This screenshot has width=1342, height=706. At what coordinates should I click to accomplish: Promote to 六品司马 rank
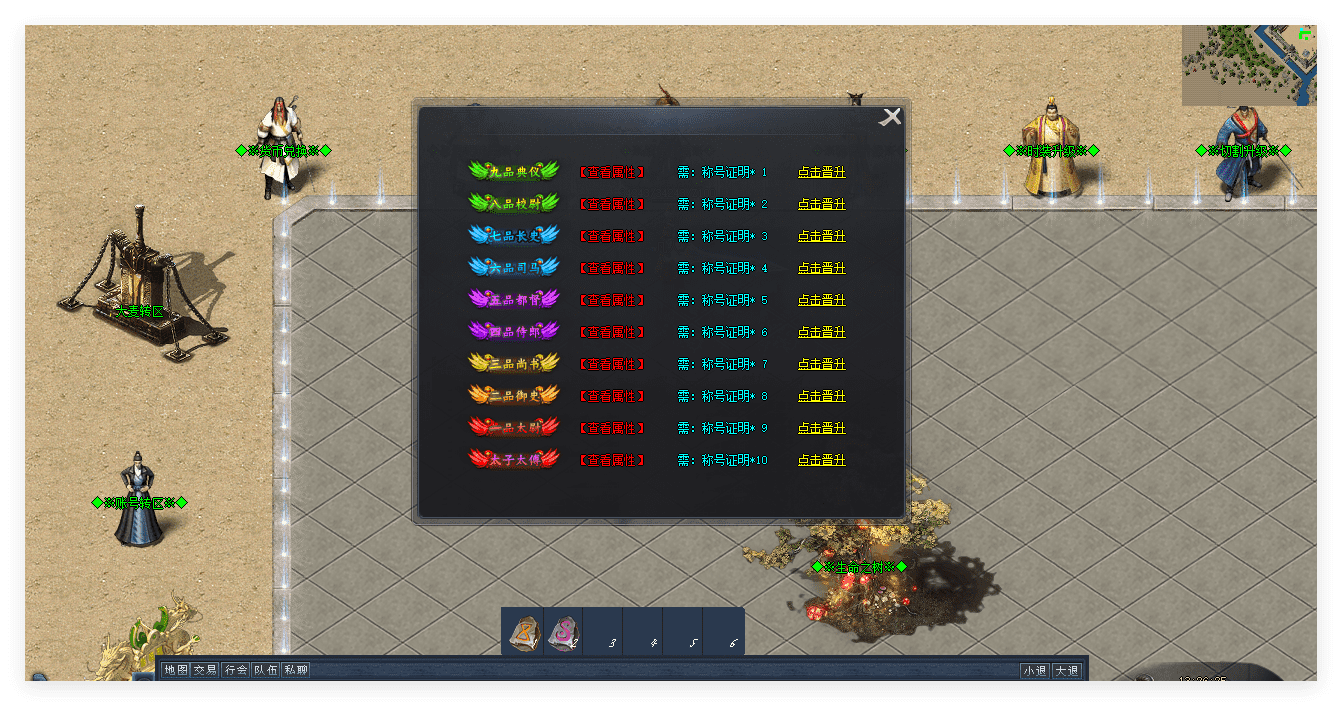tap(821, 268)
